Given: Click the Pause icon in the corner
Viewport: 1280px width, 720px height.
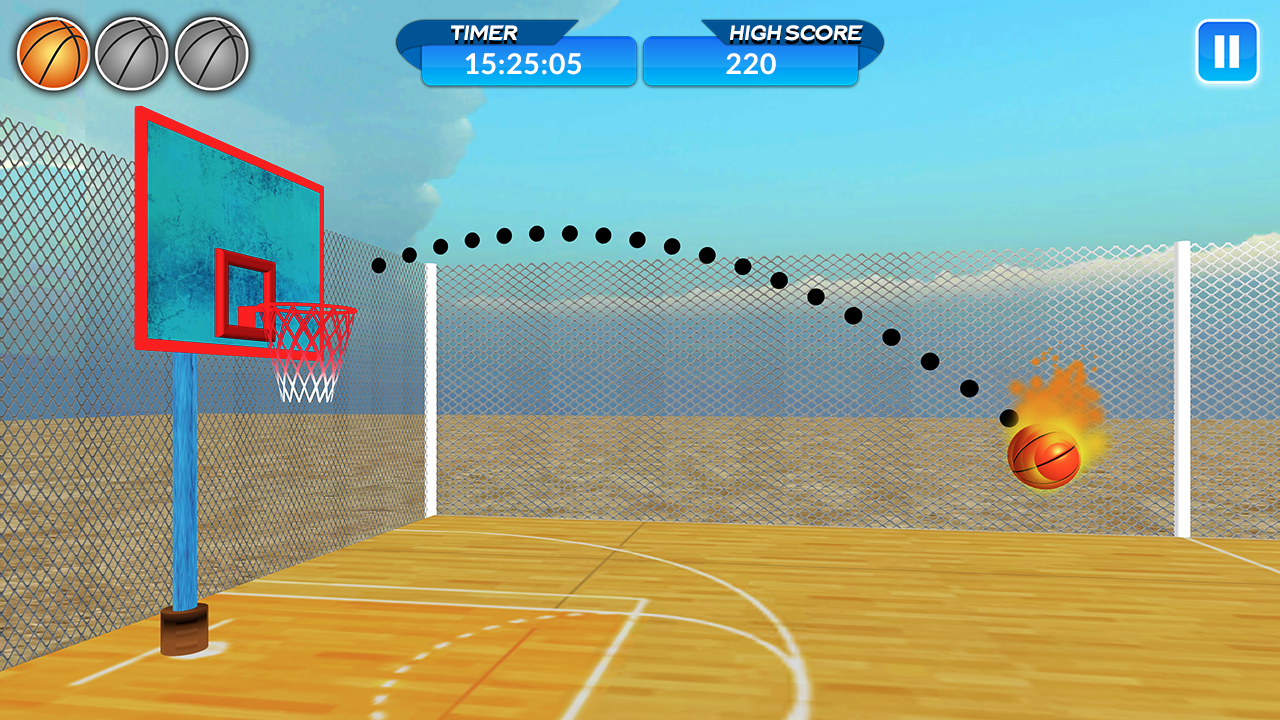Looking at the screenshot, I should [x=1227, y=52].
